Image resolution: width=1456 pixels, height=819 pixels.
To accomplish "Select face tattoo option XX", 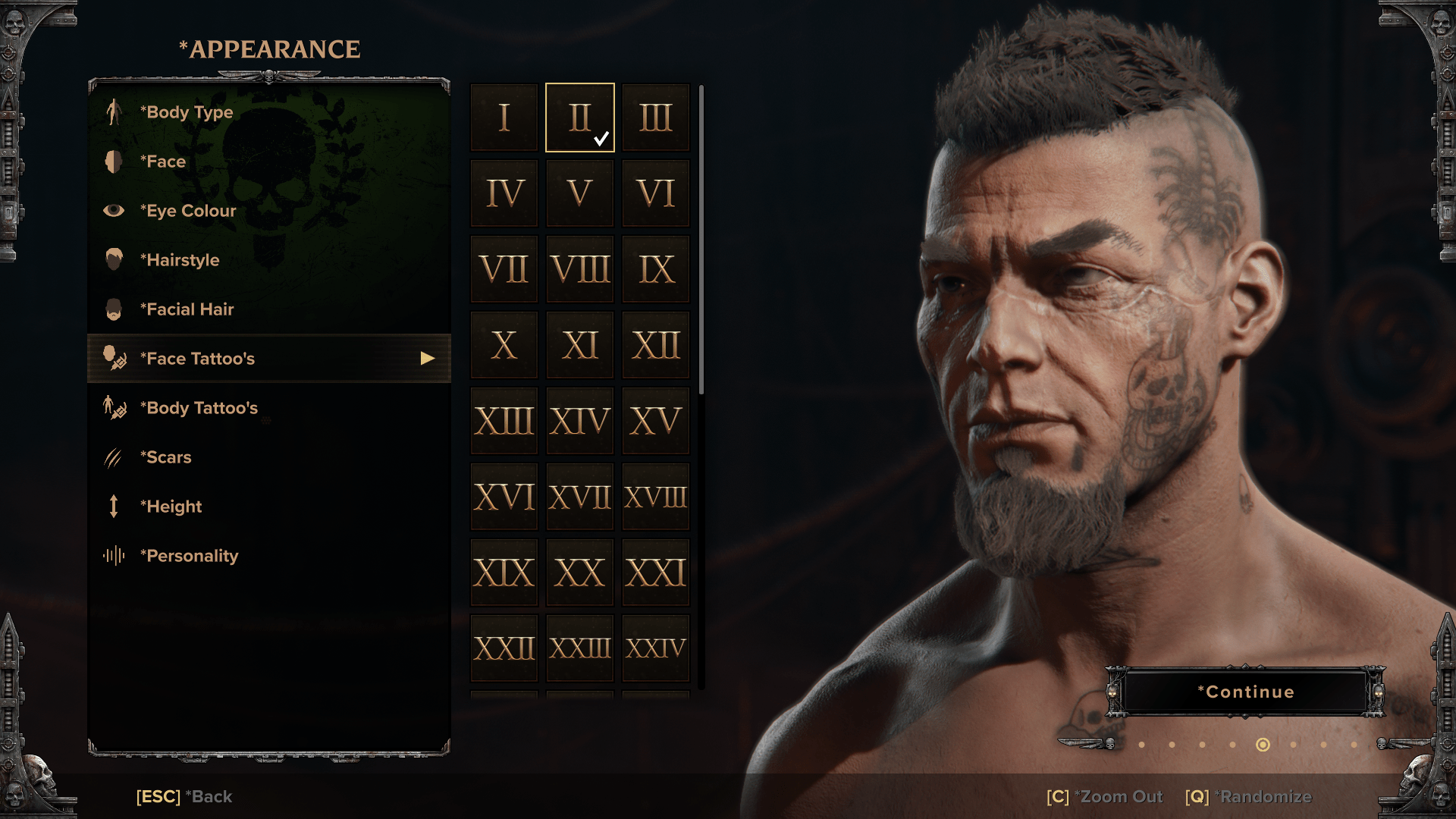I will point(580,573).
